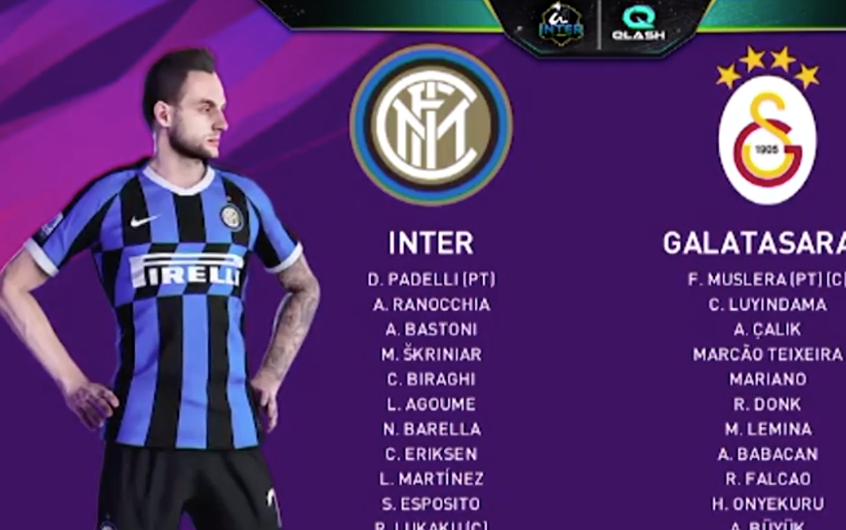Screen dimensions: 846x530
Task: Choose S. Esposito from the lineup
Action: tap(431, 504)
